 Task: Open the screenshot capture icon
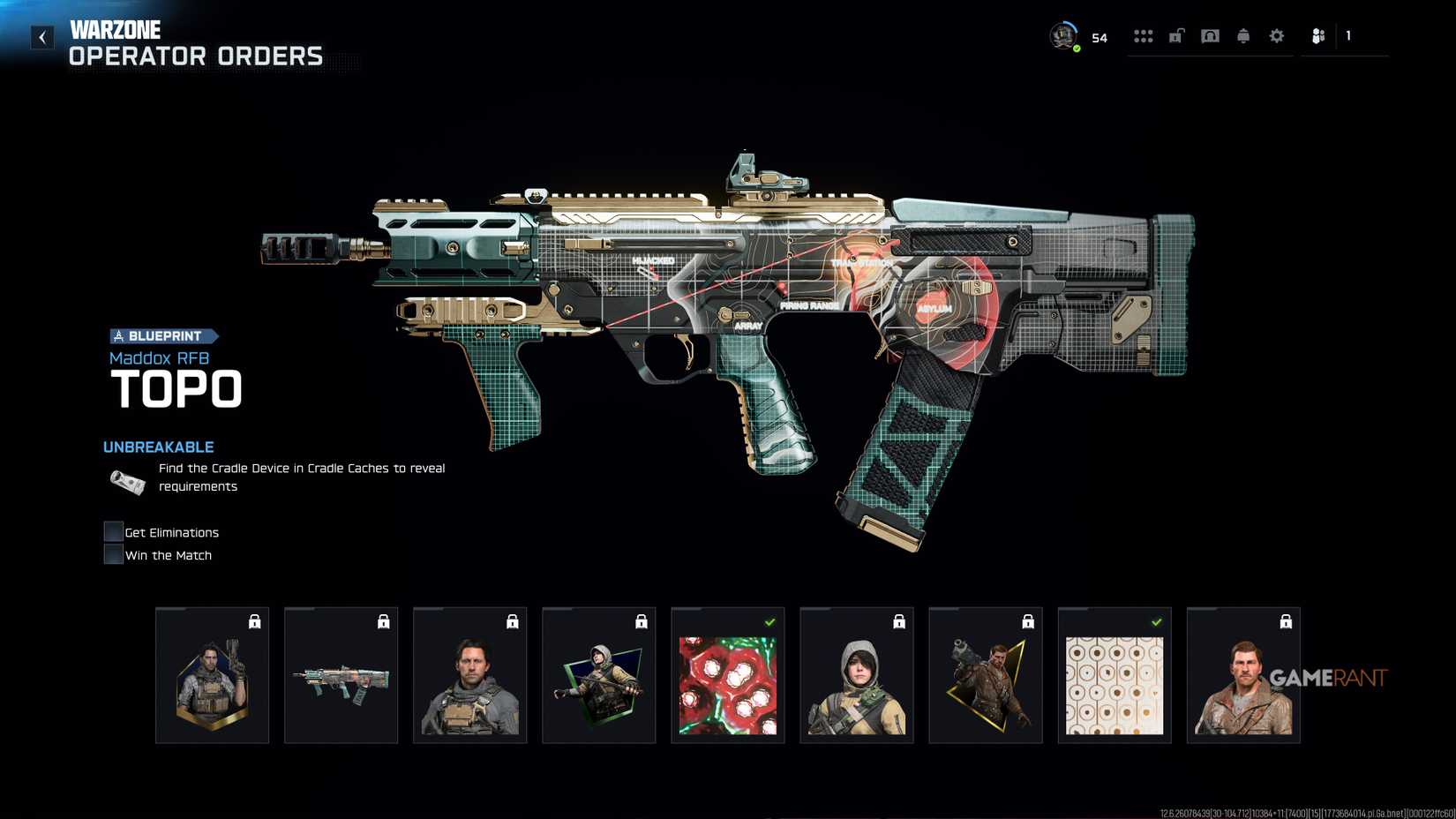[x=1210, y=35]
